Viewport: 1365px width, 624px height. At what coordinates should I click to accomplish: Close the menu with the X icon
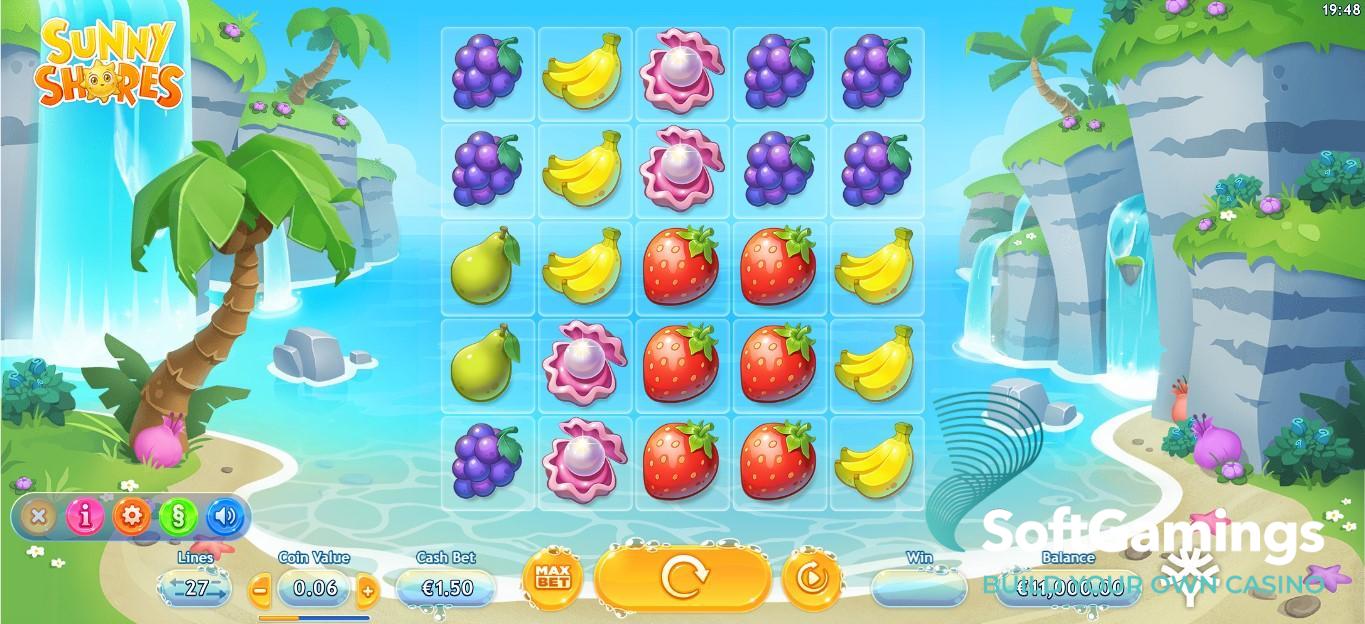(x=38, y=516)
